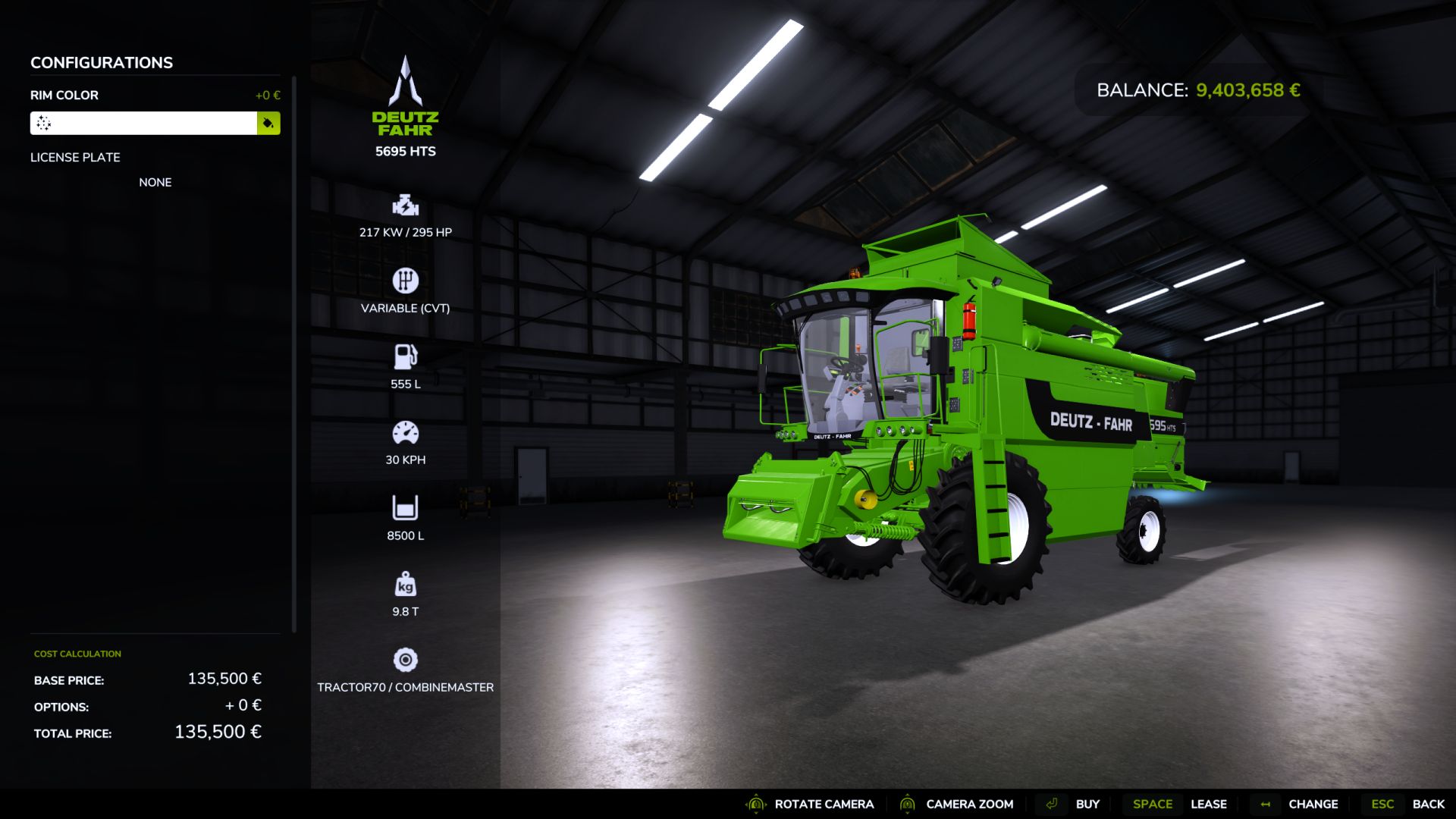Select the LEASE option
The width and height of the screenshot is (1456, 819).
point(1209,804)
